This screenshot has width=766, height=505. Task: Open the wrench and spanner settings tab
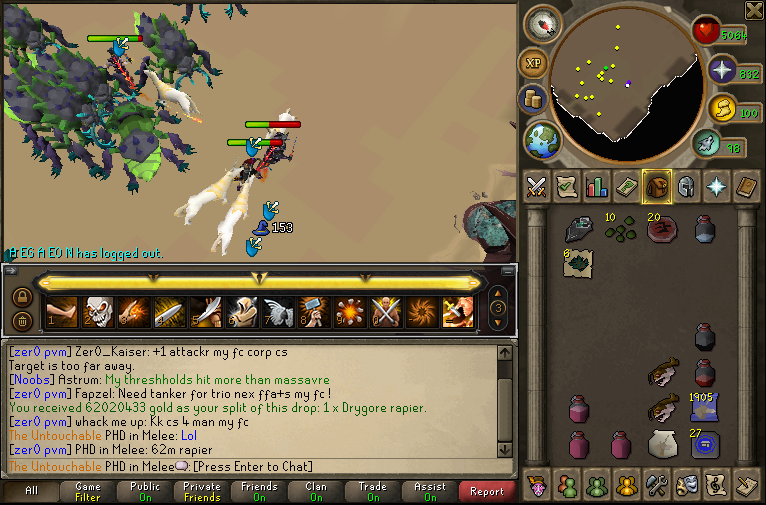pos(657,485)
